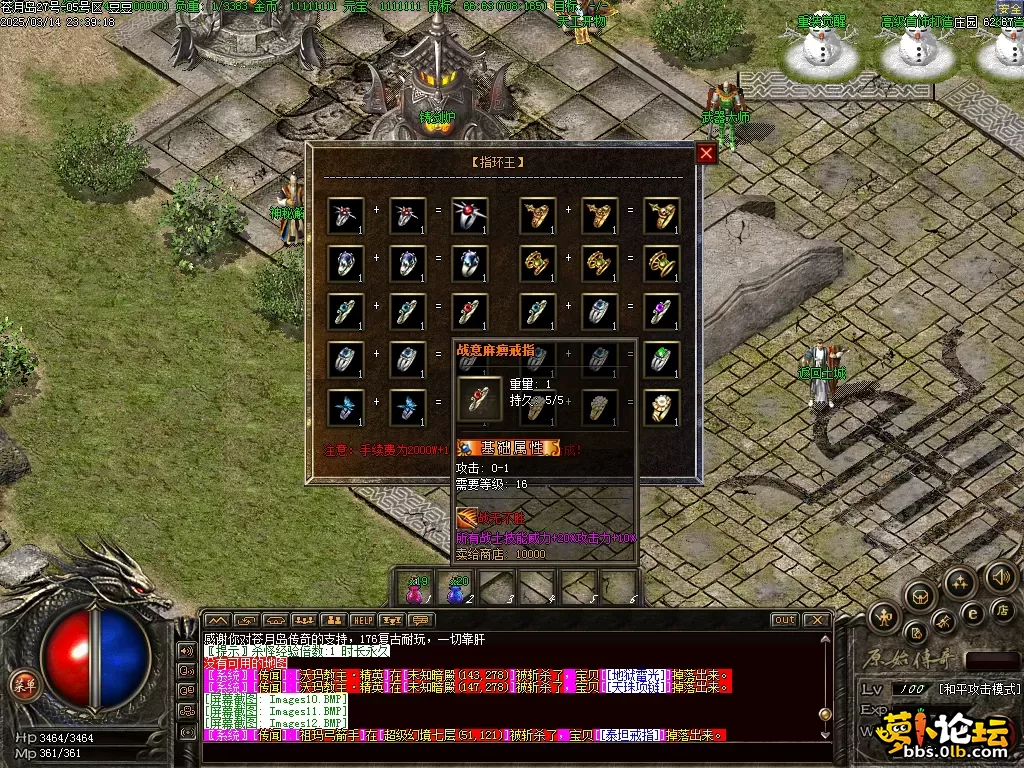
Task: Toggle sound with the speaker icon
Action: (x=1000, y=577)
